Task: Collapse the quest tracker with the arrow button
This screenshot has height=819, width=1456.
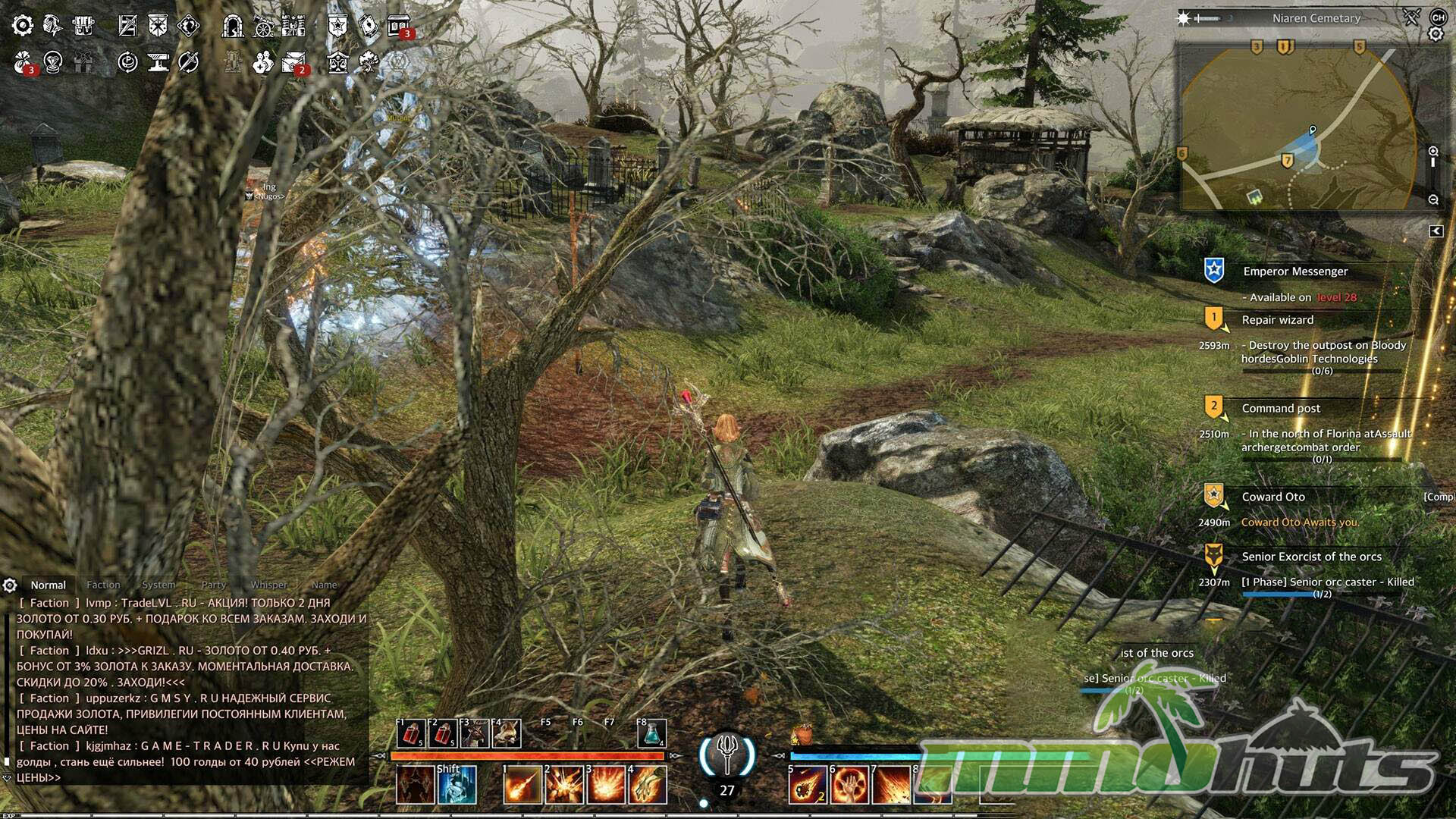Action: point(1436,231)
